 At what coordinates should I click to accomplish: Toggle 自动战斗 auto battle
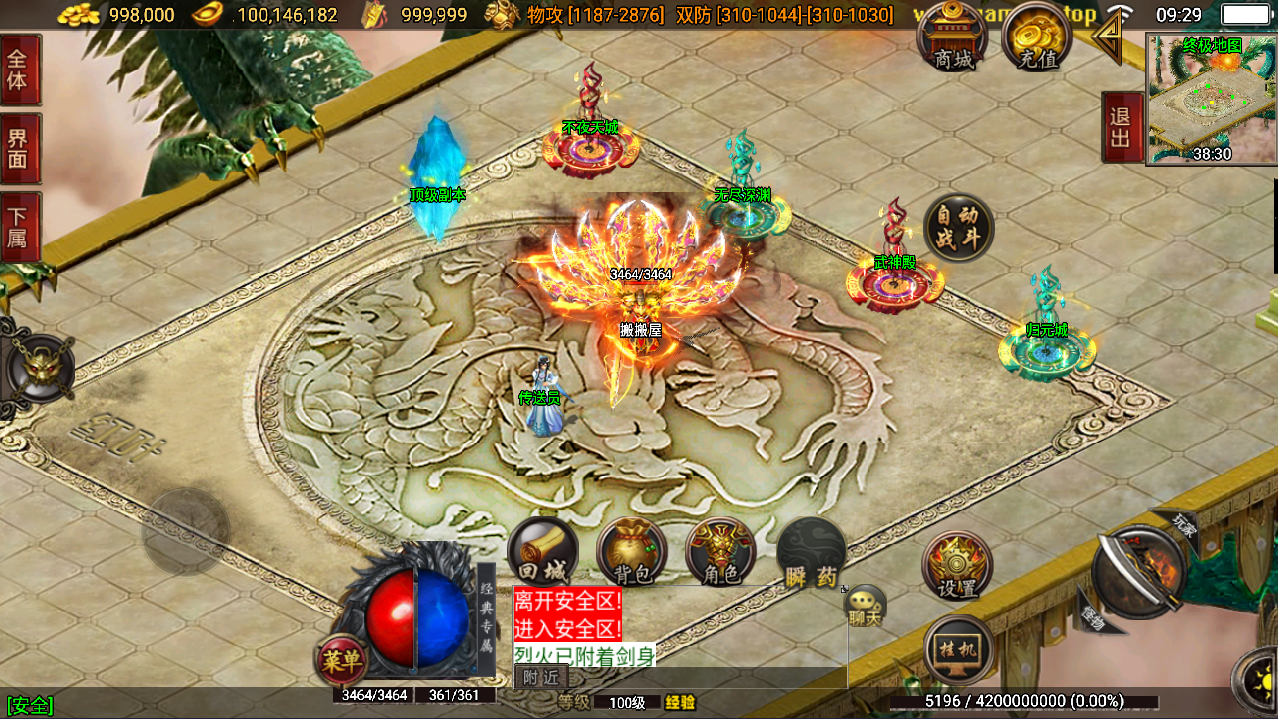(959, 228)
